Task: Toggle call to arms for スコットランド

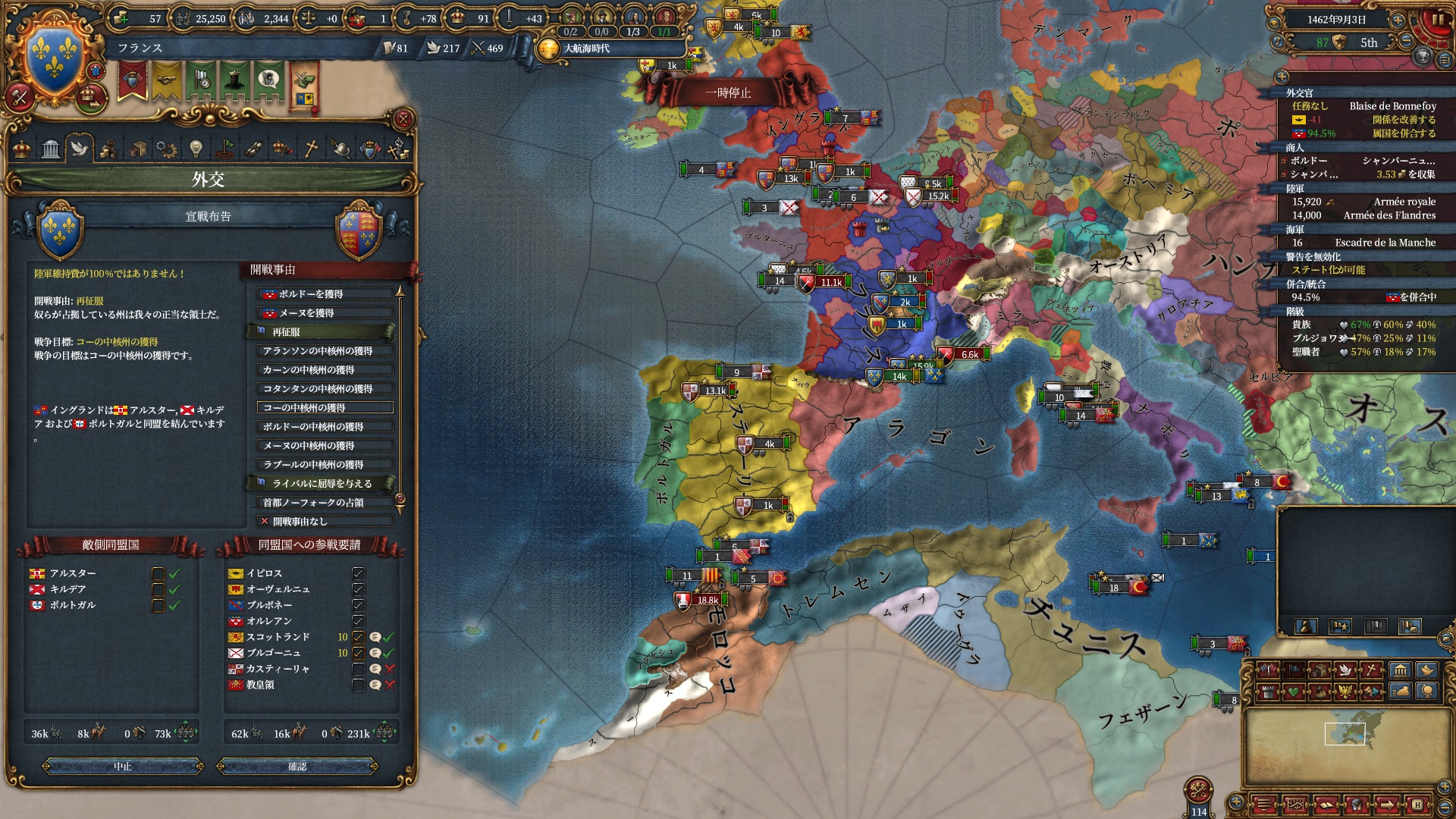Action: (359, 637)
